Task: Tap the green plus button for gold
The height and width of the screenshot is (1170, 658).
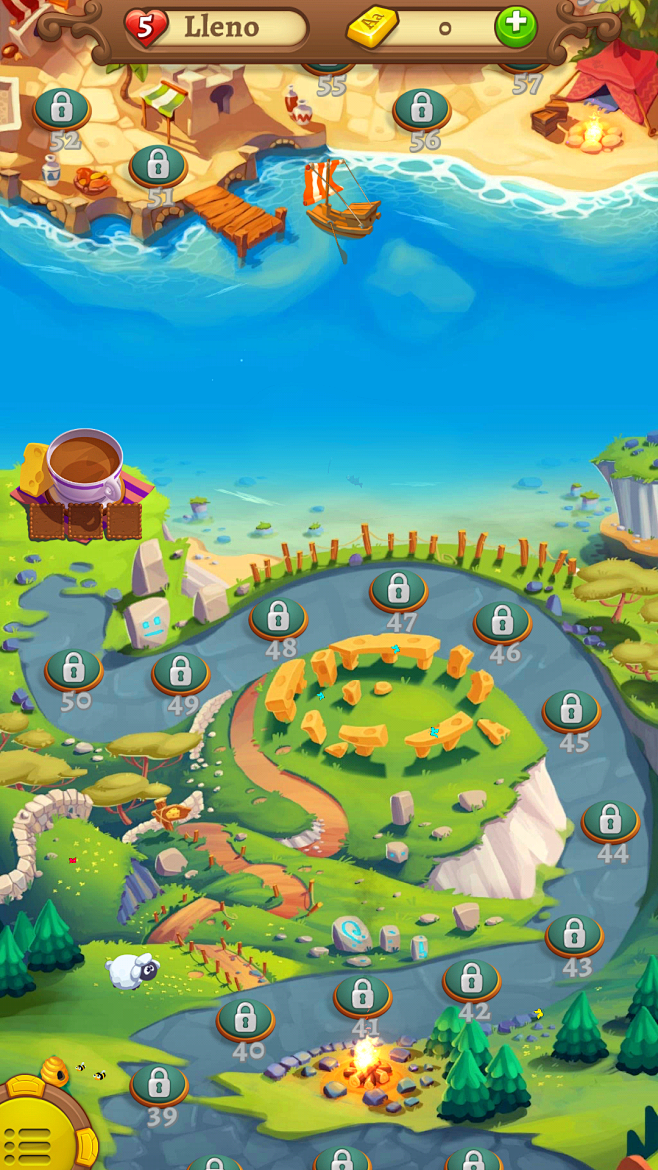Action: pos(516,27)
